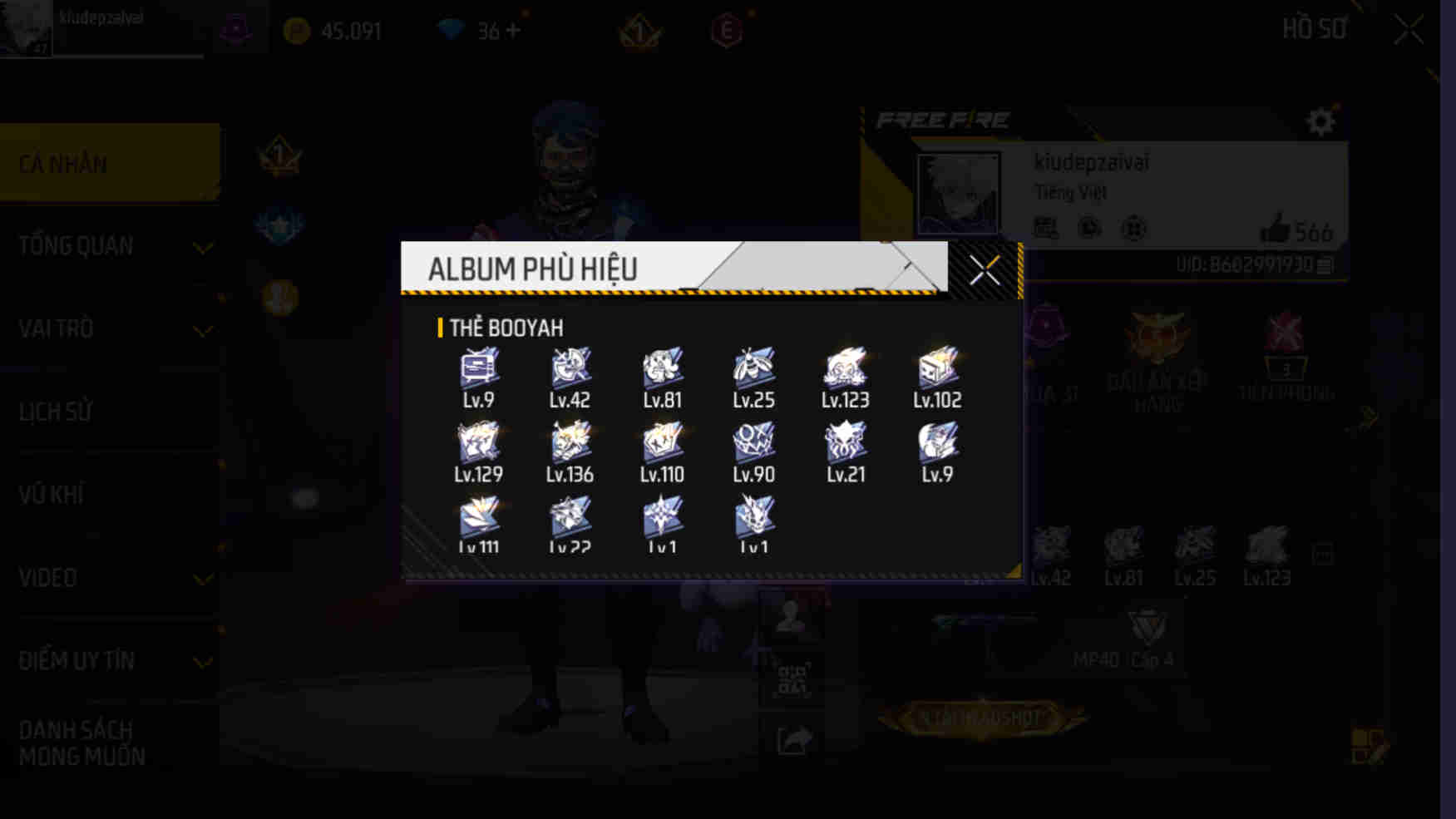The height and width of the screenshot is (819, 1456).
Task: Click the Hồ Sơ label at top right
Action: tap(1315, 27)
